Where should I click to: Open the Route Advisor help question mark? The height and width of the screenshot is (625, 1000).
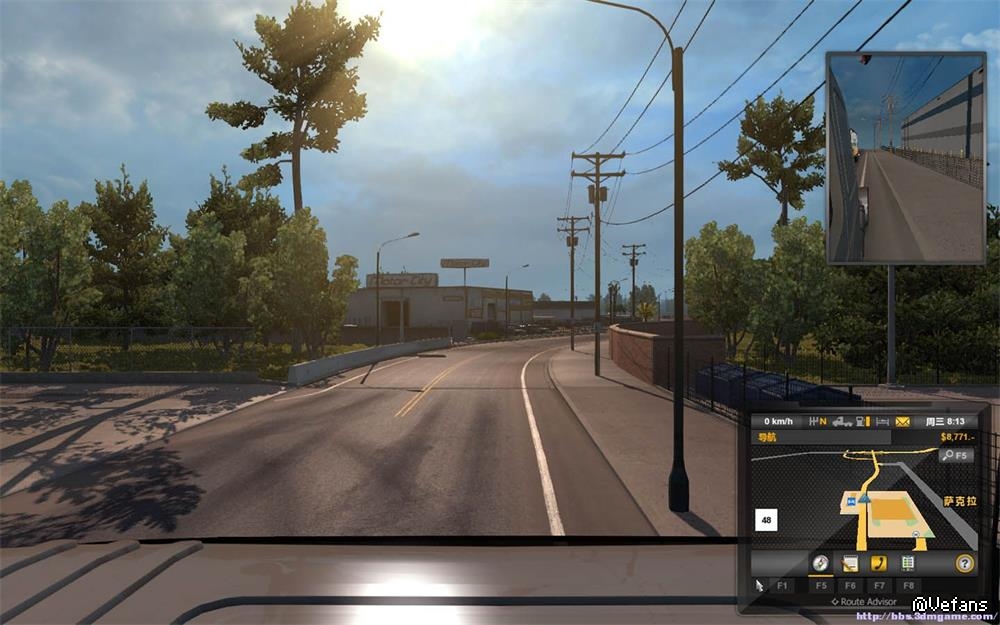[964, 563]
